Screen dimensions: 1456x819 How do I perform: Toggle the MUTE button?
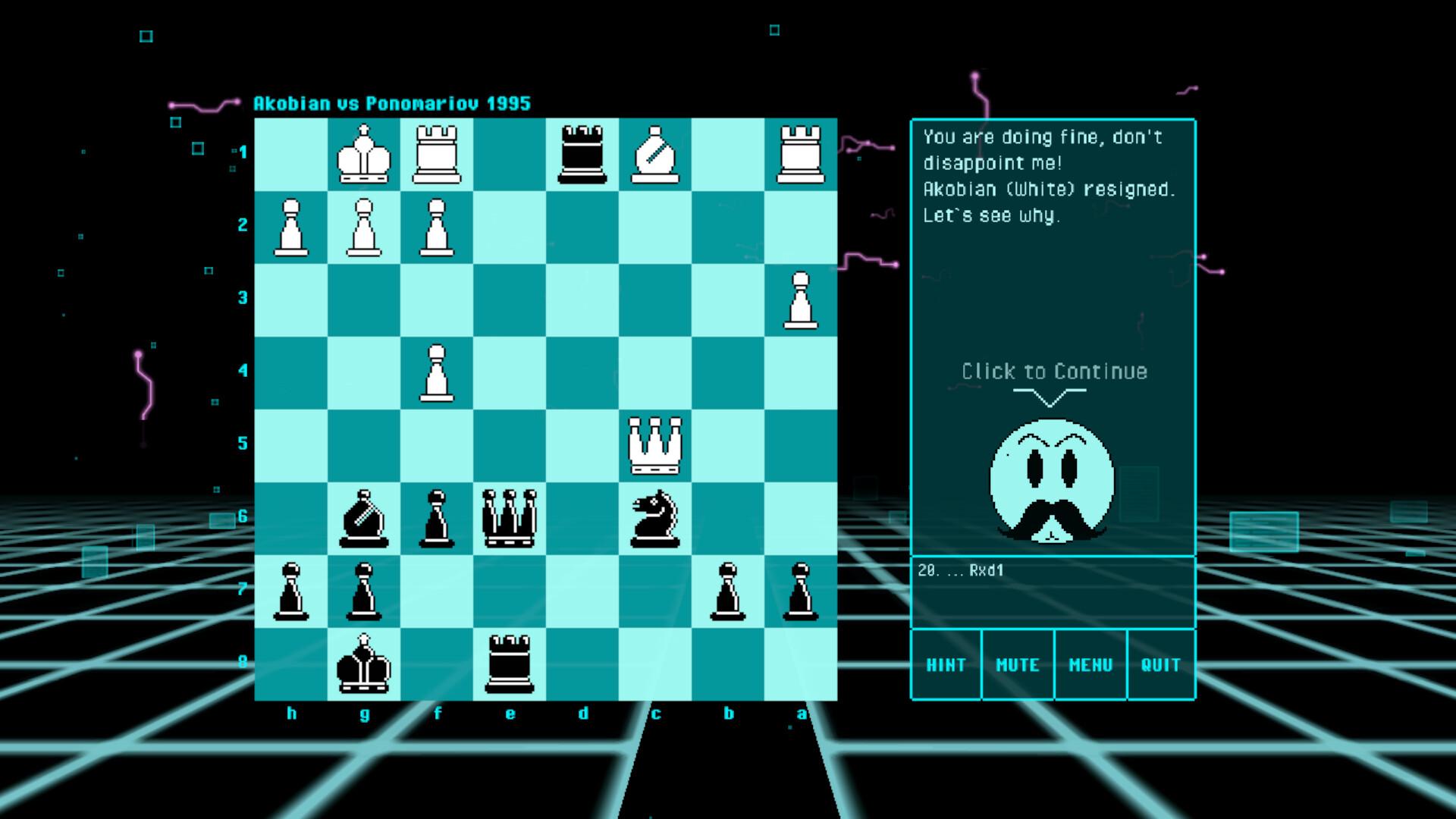(x=1018, y=664)
